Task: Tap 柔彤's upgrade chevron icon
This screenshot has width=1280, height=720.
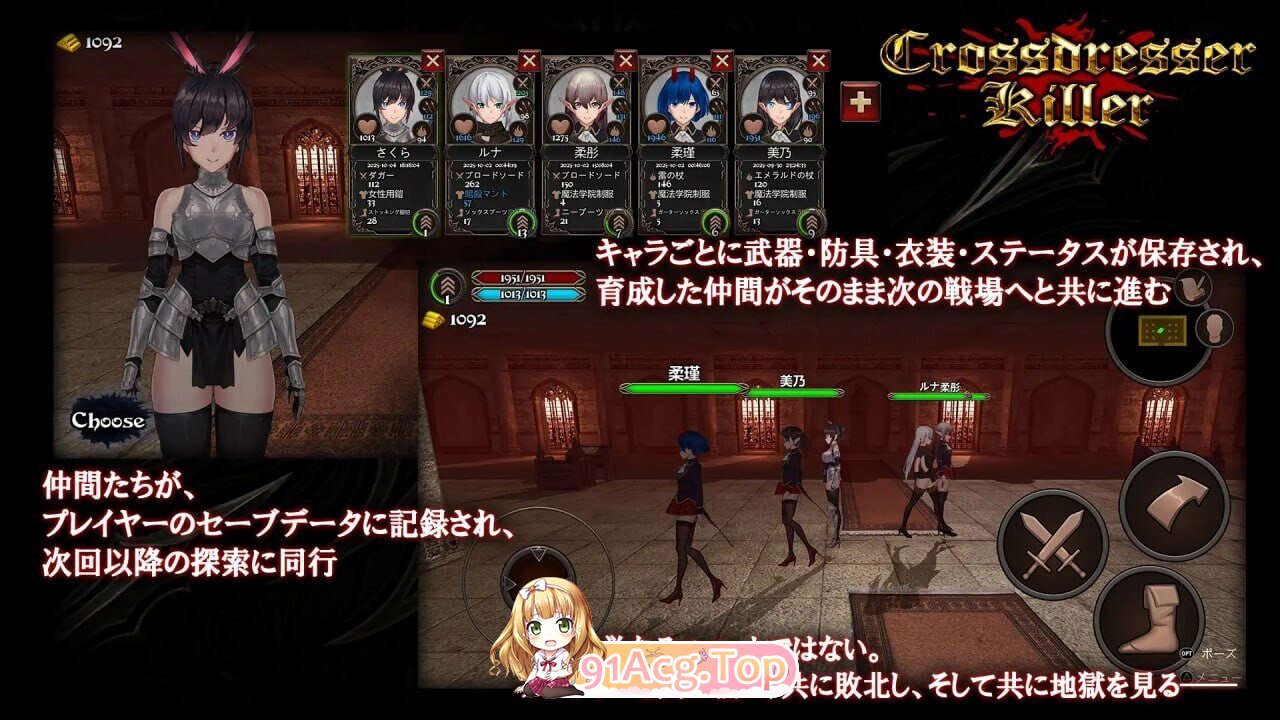Action: click(618, 221)
